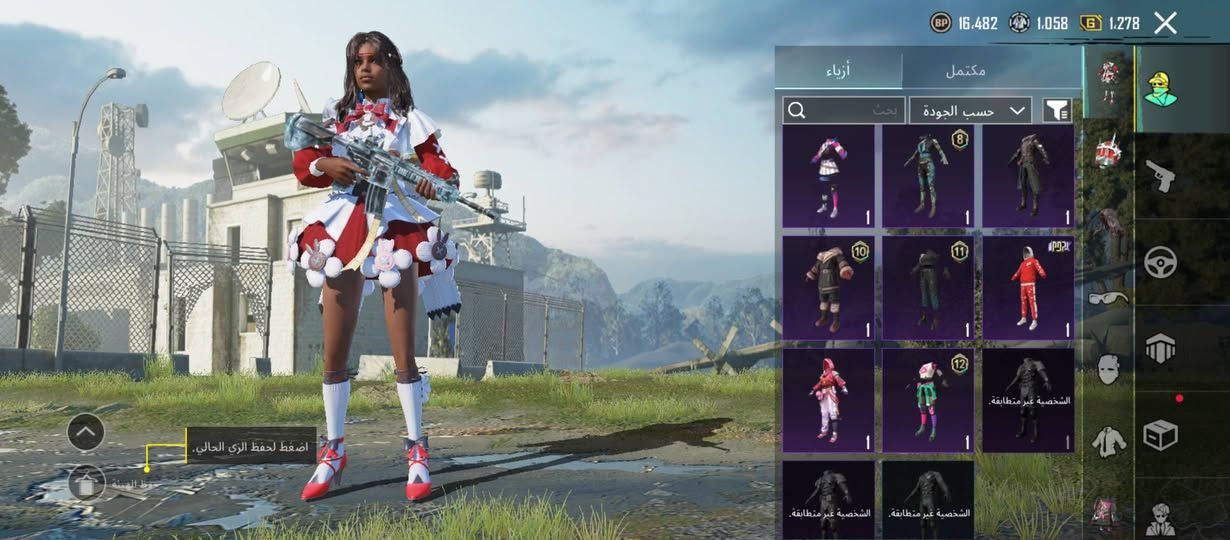The width and height of the screenshot is (1230, 540).
Task: Open the character avatar category with green scarf
Action: [x=1160, y=88]
